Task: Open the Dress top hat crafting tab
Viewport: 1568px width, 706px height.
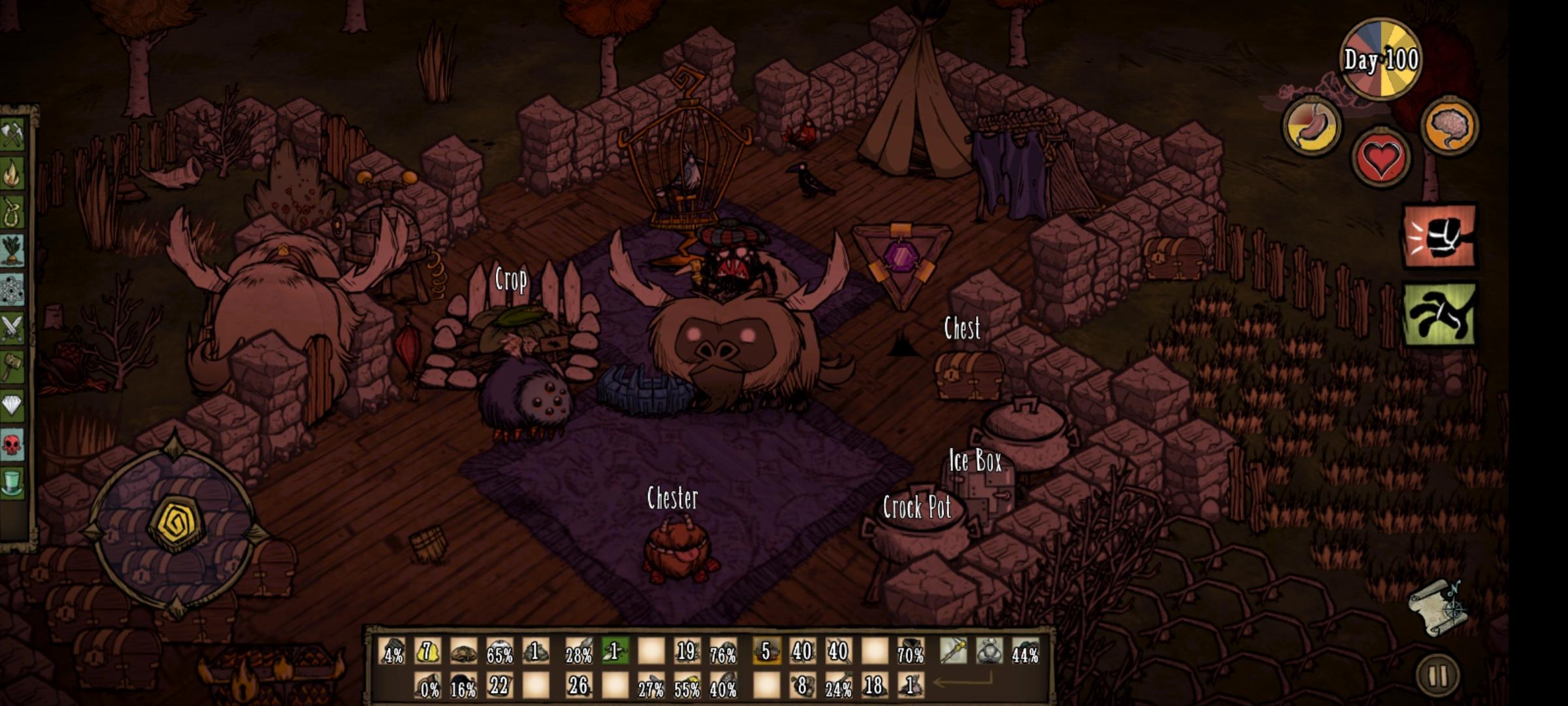Action: (12, 483)
